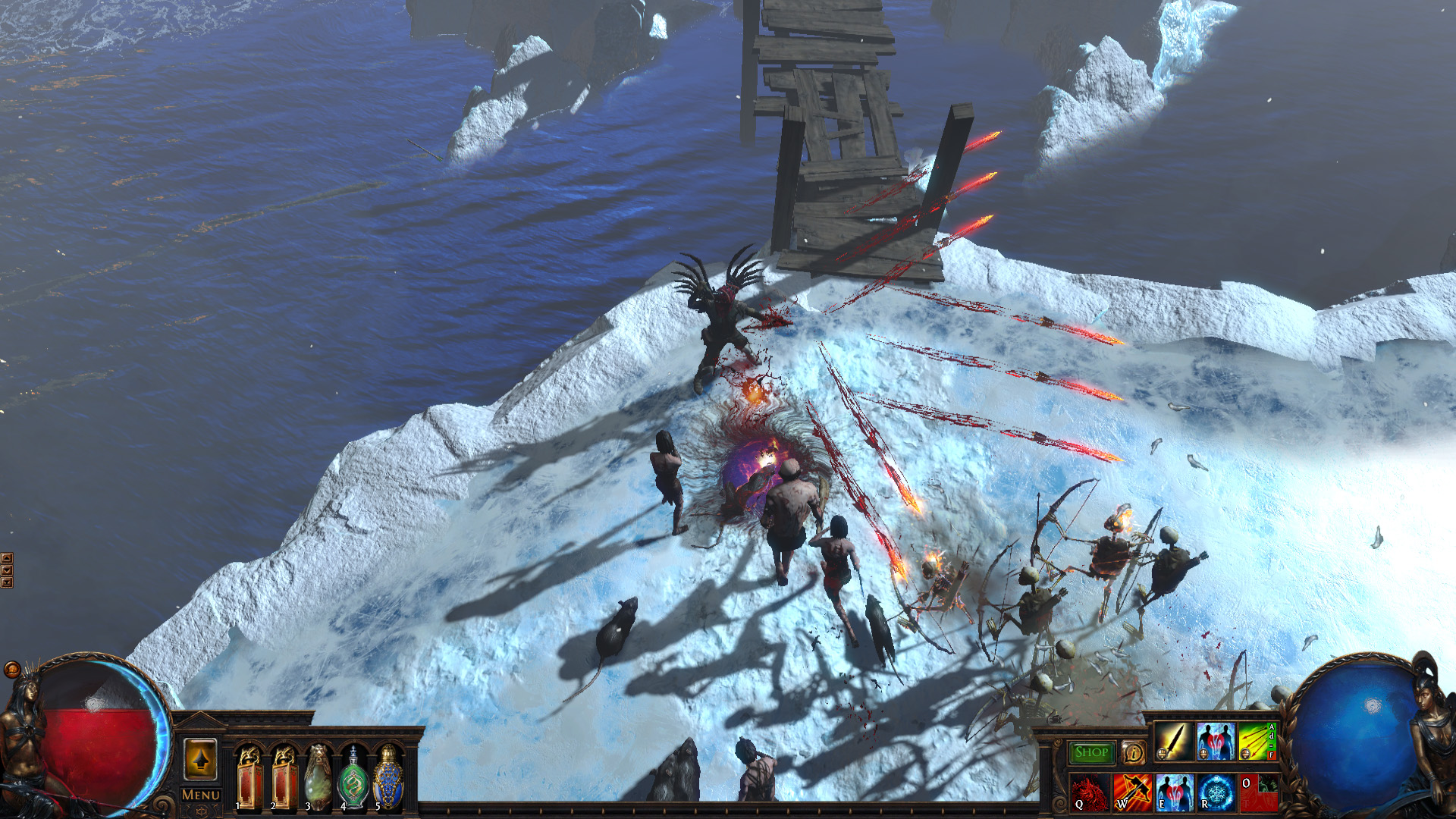Activate the Blood Rage skill bound to Q
The image size is (1456, 819).
(x=1090, y=793)
